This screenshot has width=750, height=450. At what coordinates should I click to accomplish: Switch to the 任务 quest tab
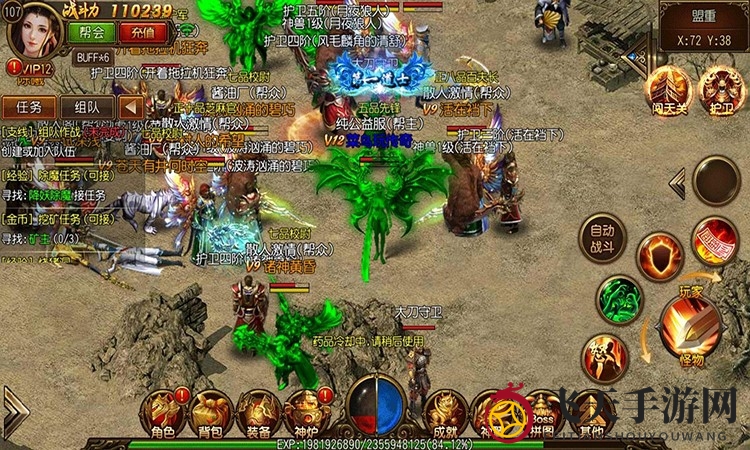pos(29,107)
